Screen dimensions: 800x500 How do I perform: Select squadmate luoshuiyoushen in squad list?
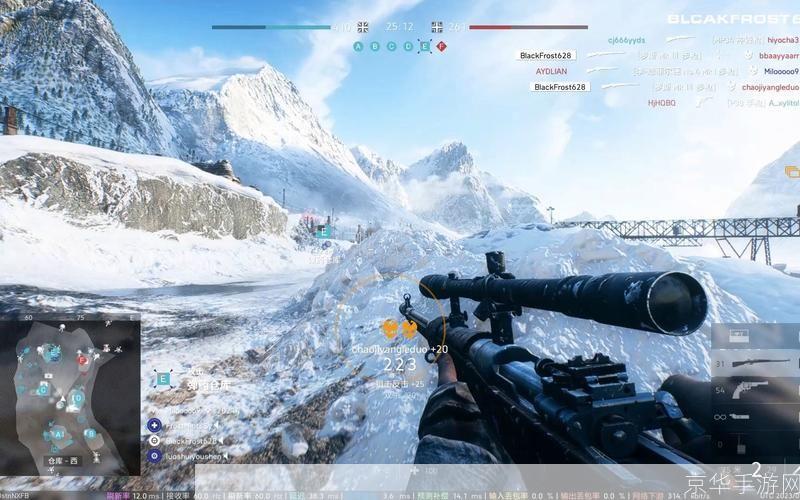190,455
